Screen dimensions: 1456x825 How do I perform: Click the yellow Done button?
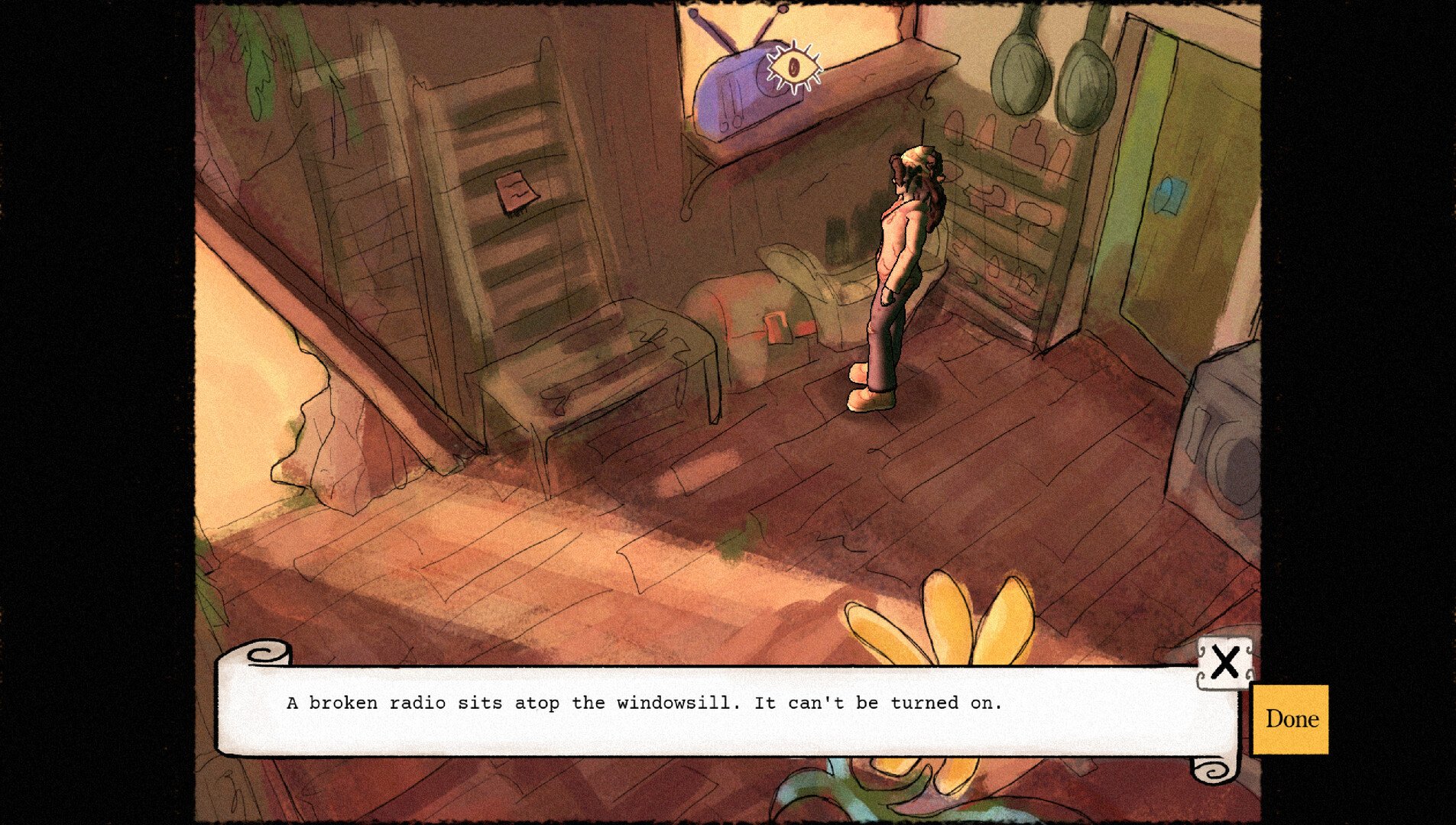point(1291,719)
